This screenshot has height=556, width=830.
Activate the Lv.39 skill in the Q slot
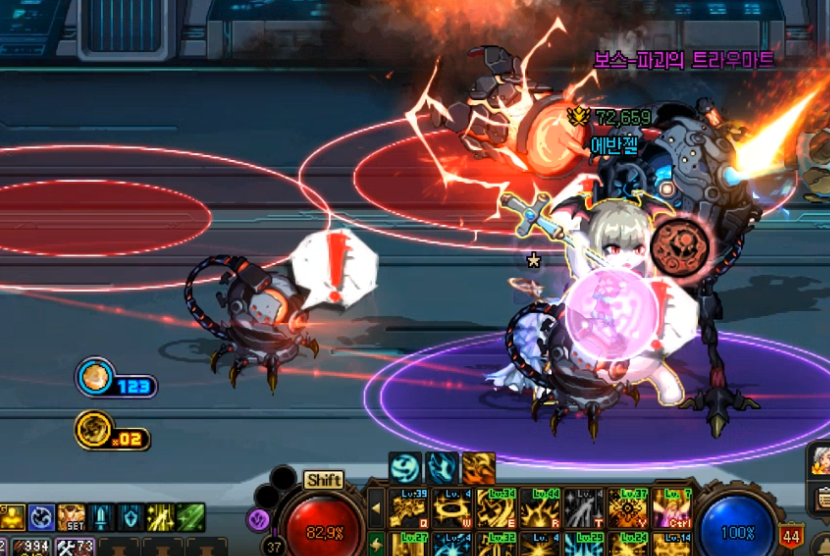(408, 507)
